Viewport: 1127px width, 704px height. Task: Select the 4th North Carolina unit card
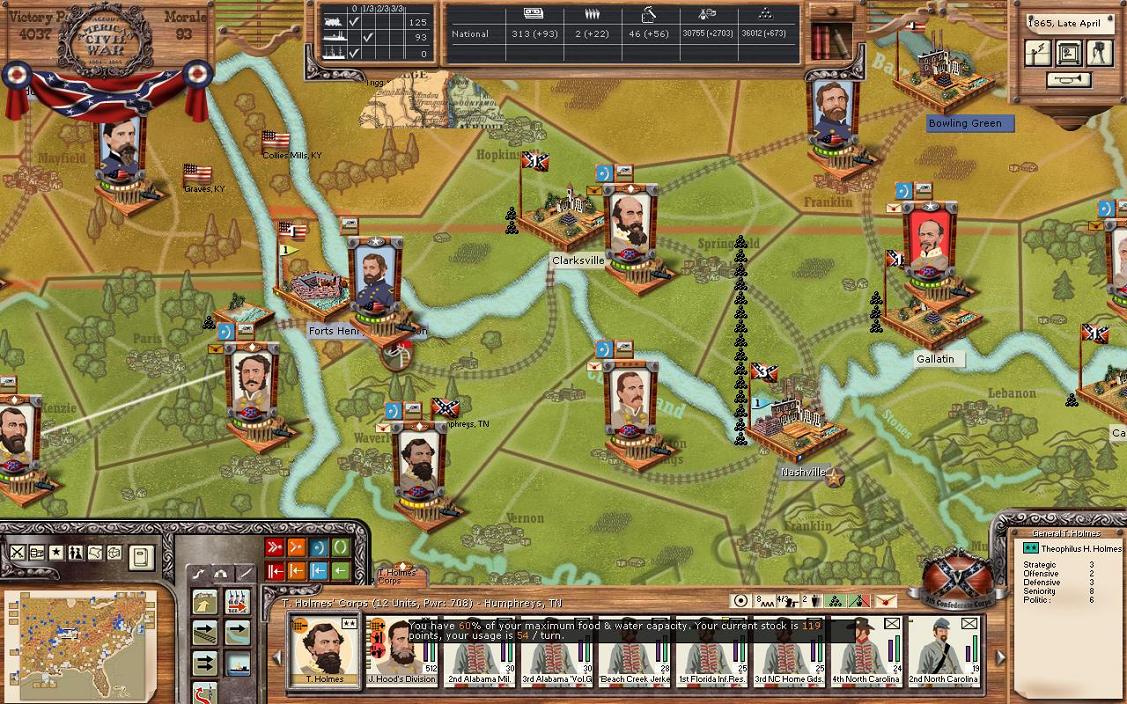point(866,650)
